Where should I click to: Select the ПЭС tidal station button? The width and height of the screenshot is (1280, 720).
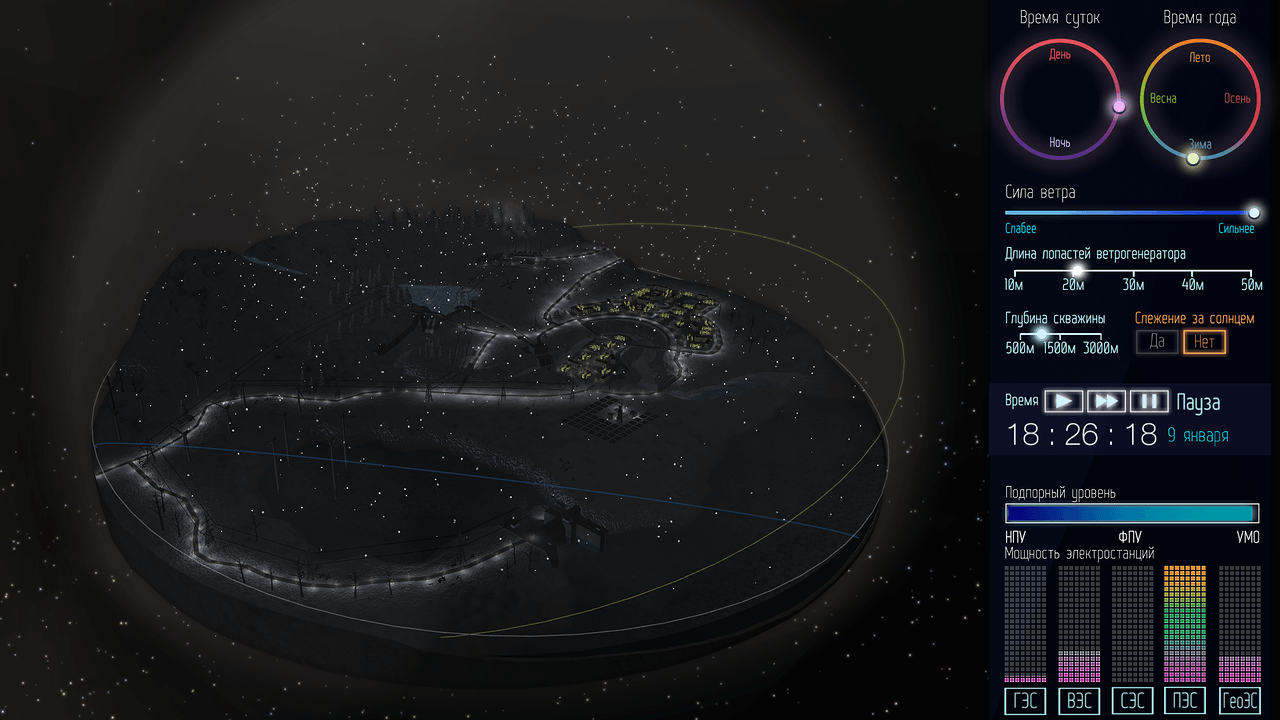(x=1185, y=701)
